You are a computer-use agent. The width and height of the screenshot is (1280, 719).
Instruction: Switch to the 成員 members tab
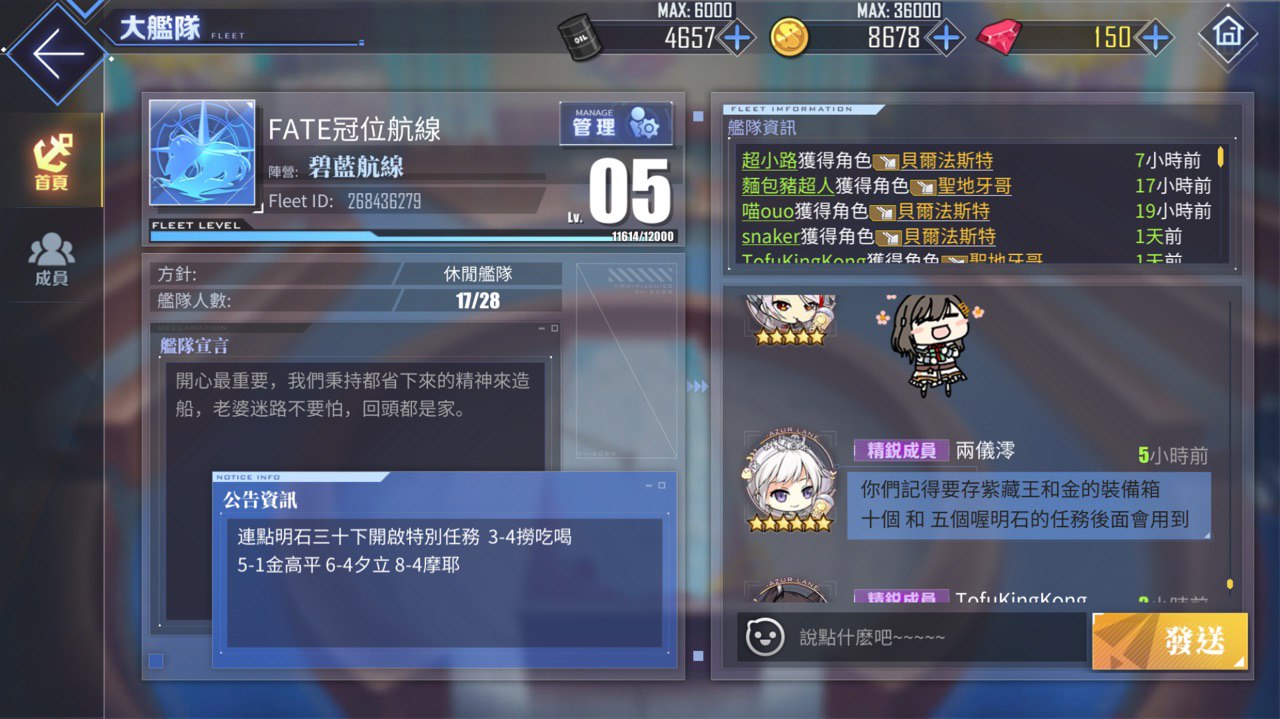[51, 258]
